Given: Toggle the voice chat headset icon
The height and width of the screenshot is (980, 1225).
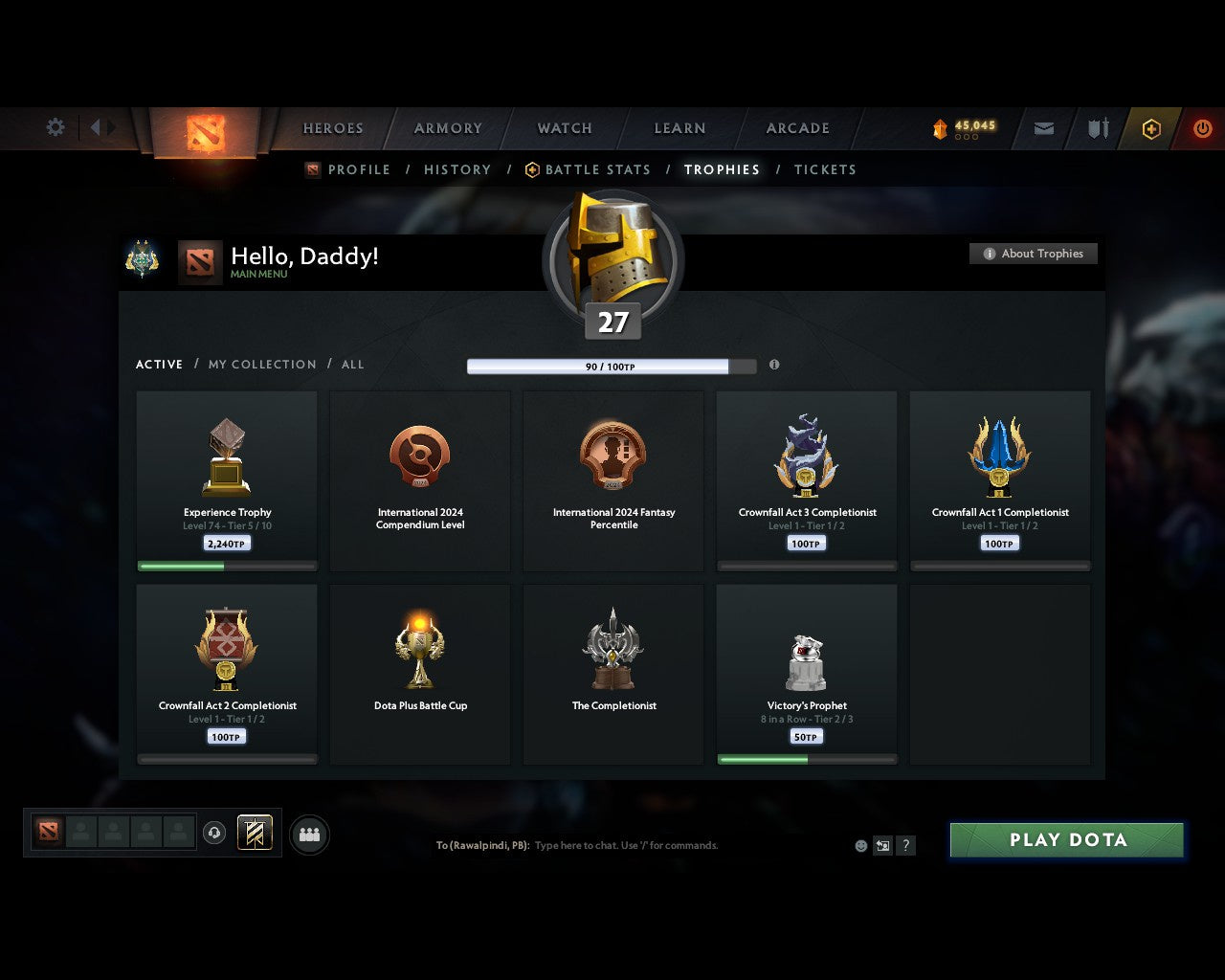Looking at the screenshot, I should (x=214, y=834).
